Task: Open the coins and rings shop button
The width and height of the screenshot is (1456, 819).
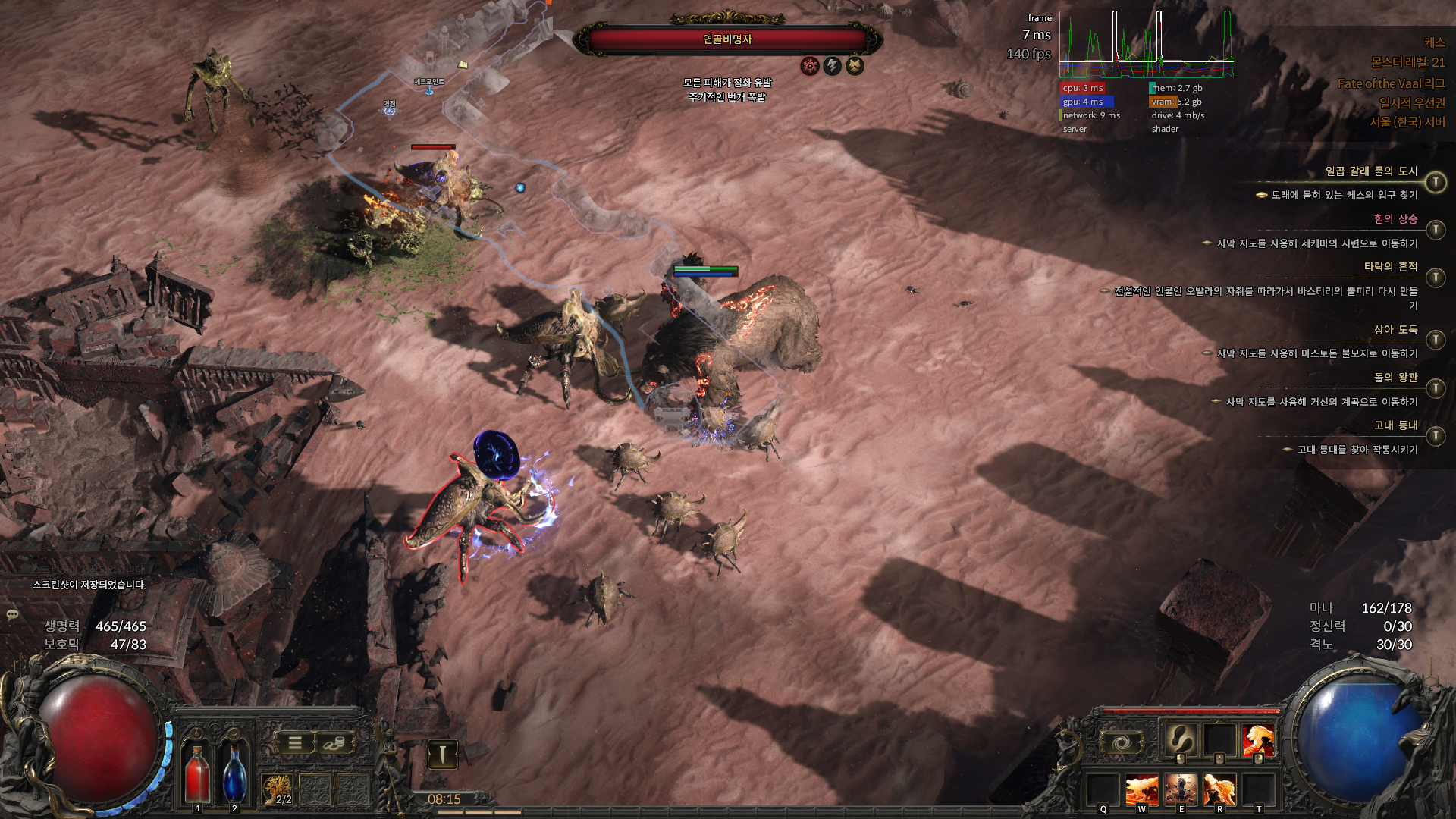Action: [x=334, y=743]
